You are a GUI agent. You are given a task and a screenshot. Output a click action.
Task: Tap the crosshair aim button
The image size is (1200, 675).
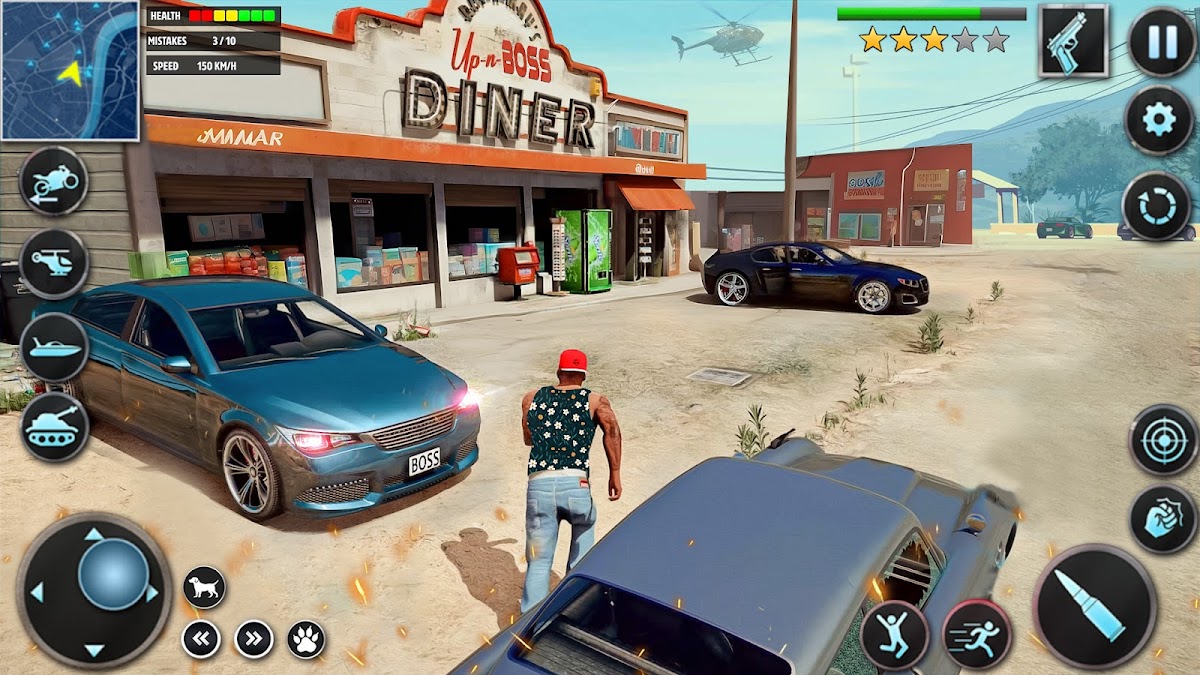pos(1163,439)
